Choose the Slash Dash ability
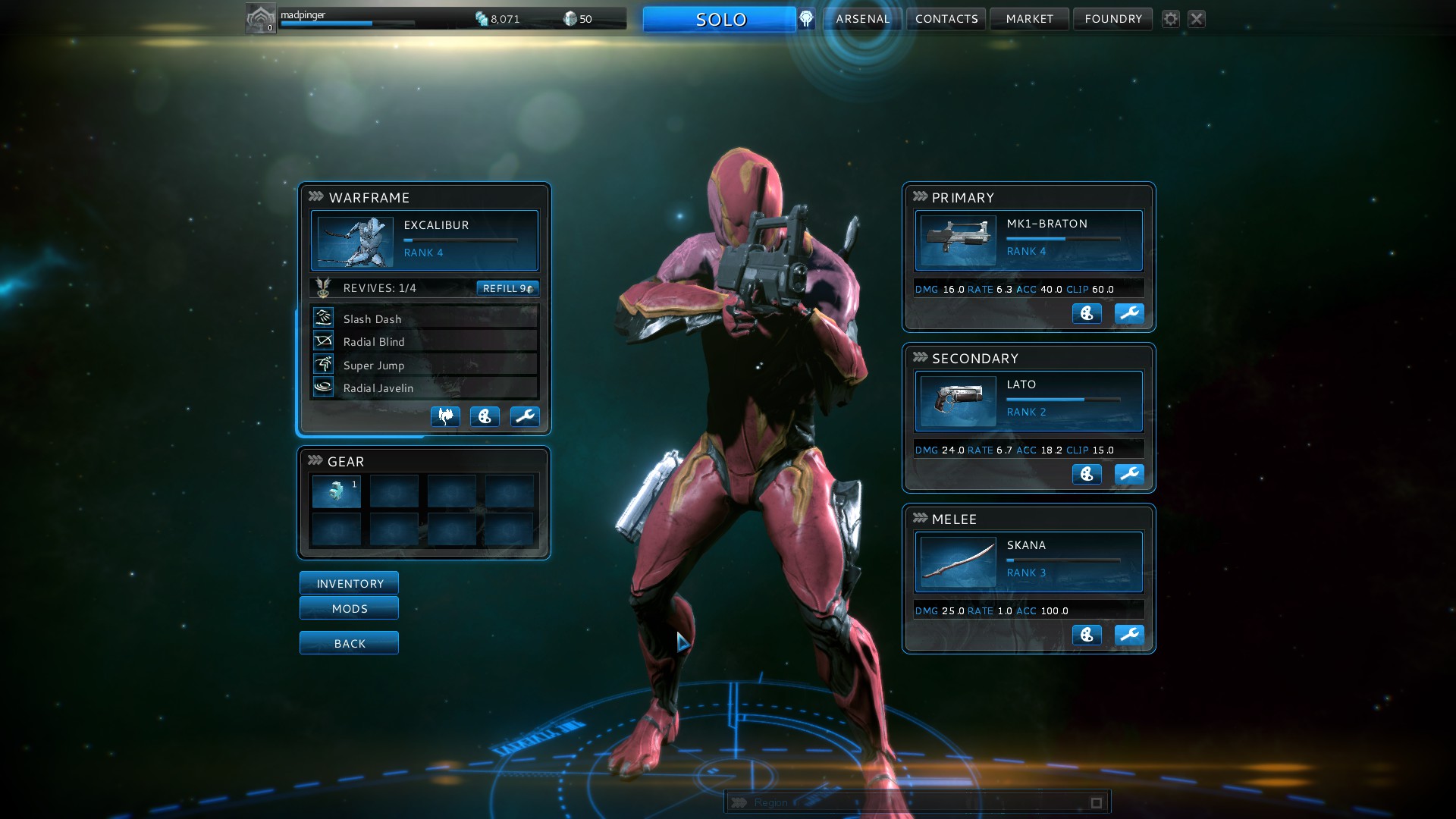The image size is (1456, 819). click(423, 318)
